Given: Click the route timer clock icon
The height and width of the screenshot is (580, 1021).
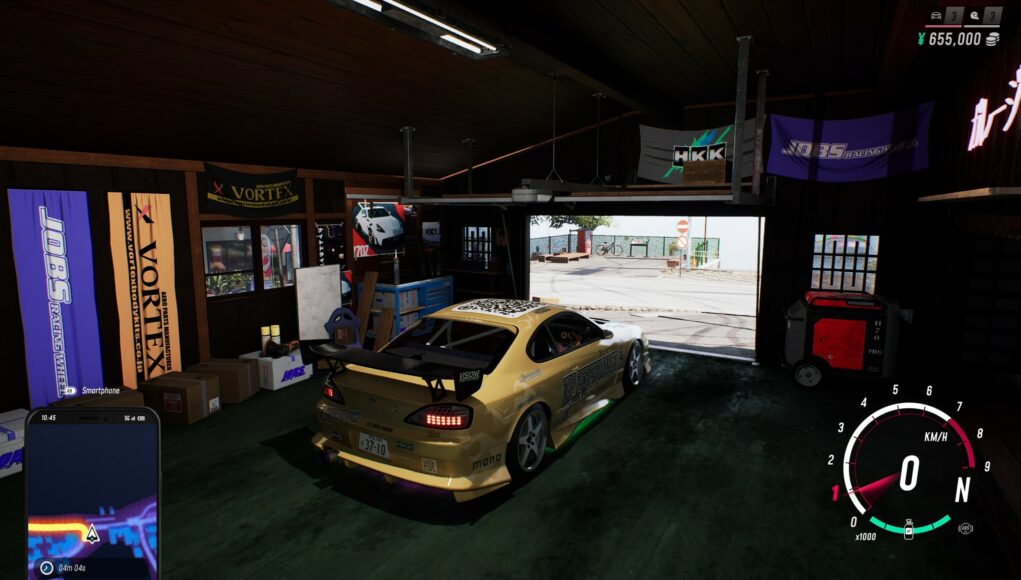Looking at the screenshot, I should point(46,567).
